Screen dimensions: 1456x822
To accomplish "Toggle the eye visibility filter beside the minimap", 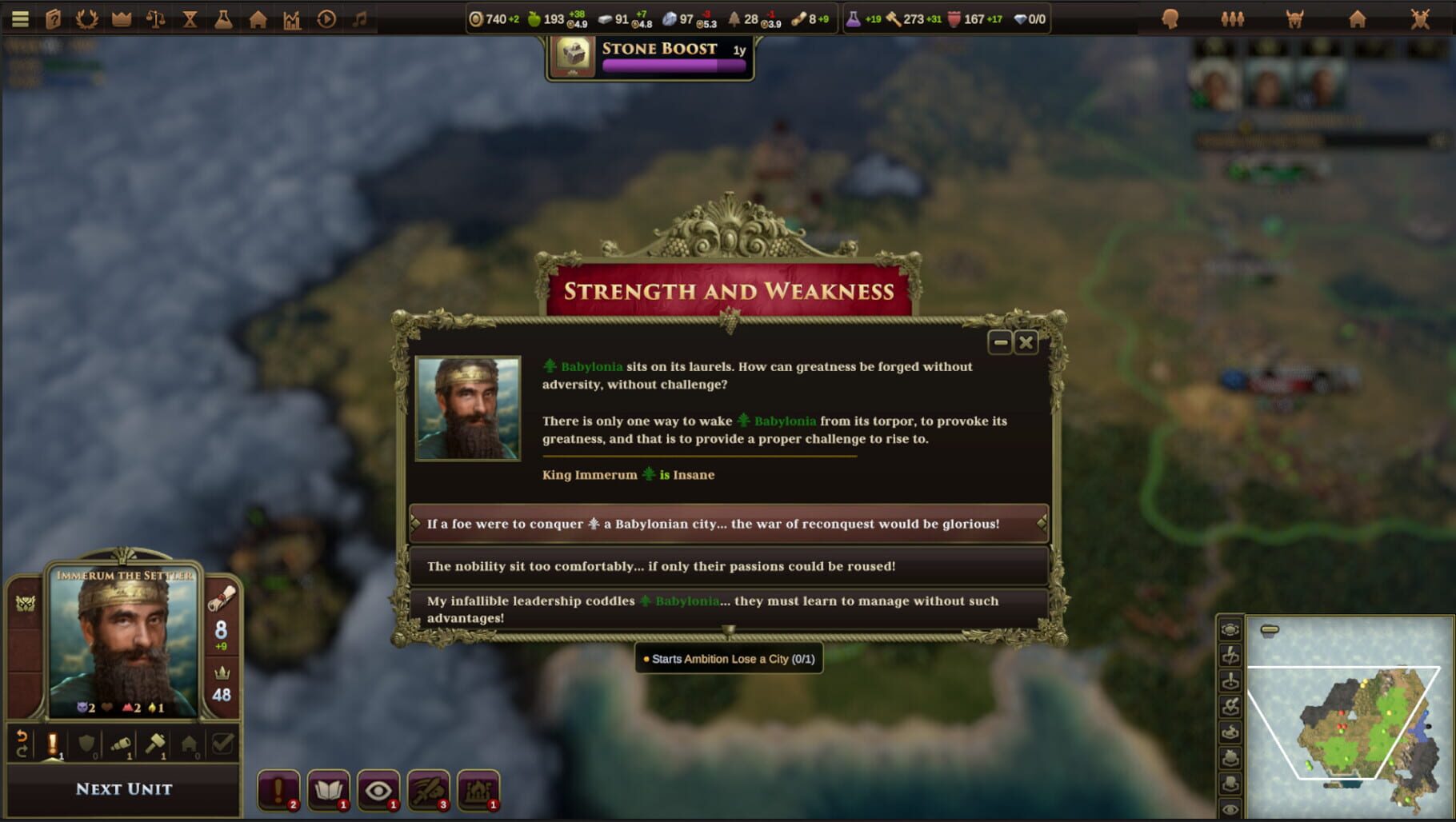I will click(x=1230, y=810).
